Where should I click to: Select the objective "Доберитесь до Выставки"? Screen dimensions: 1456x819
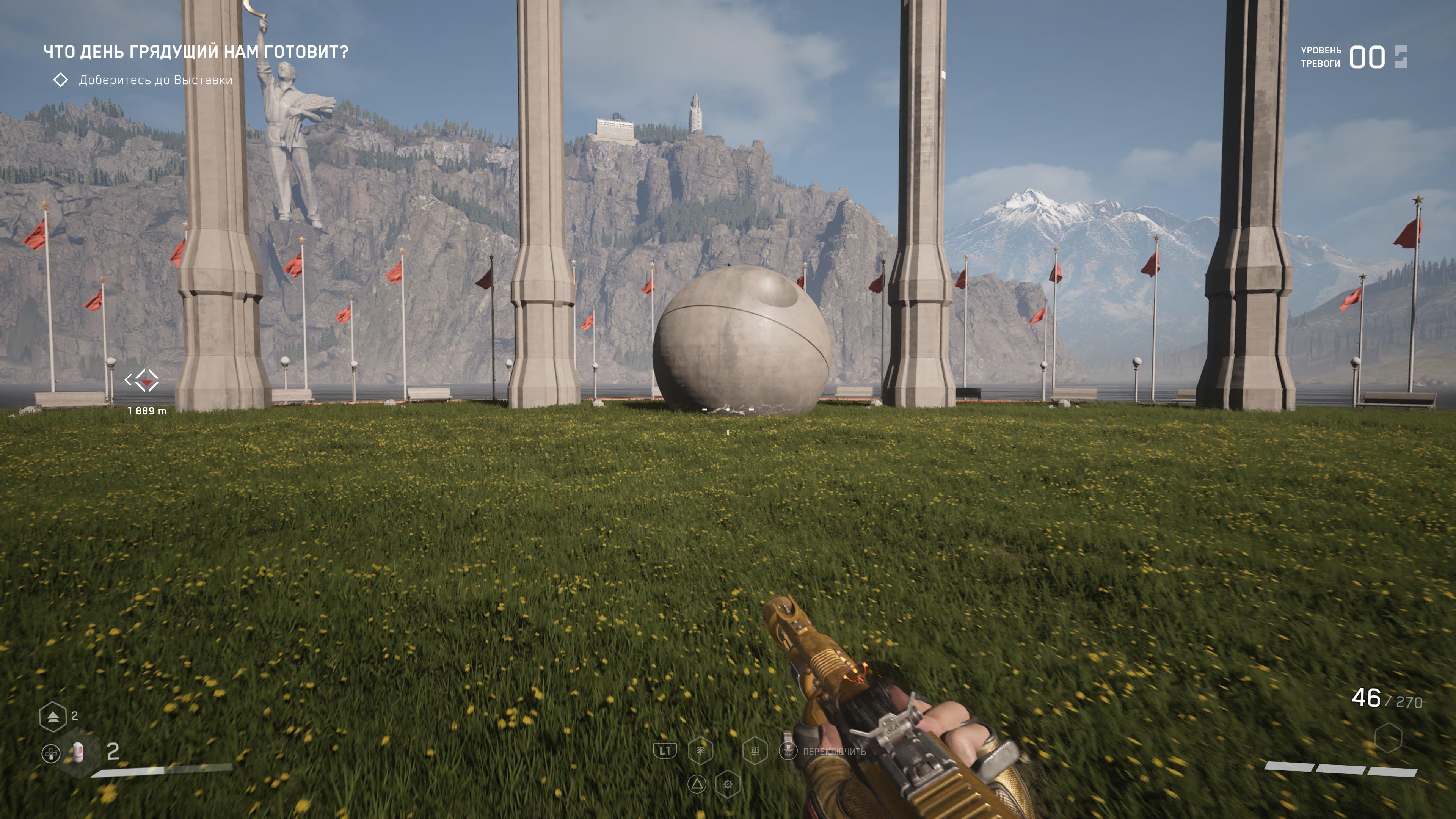tap(155, 80)
